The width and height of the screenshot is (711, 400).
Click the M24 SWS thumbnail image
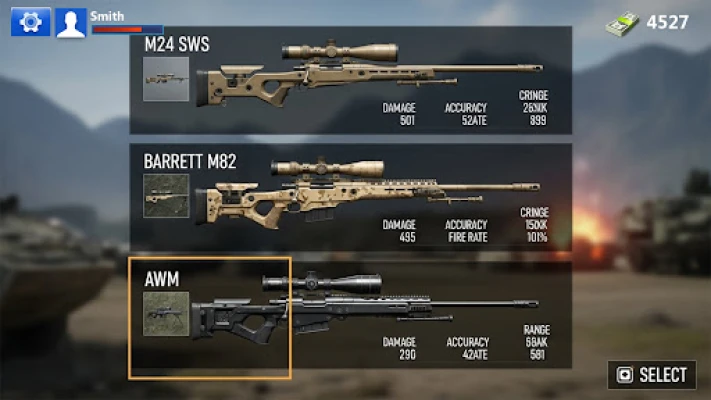click(166, 79)
